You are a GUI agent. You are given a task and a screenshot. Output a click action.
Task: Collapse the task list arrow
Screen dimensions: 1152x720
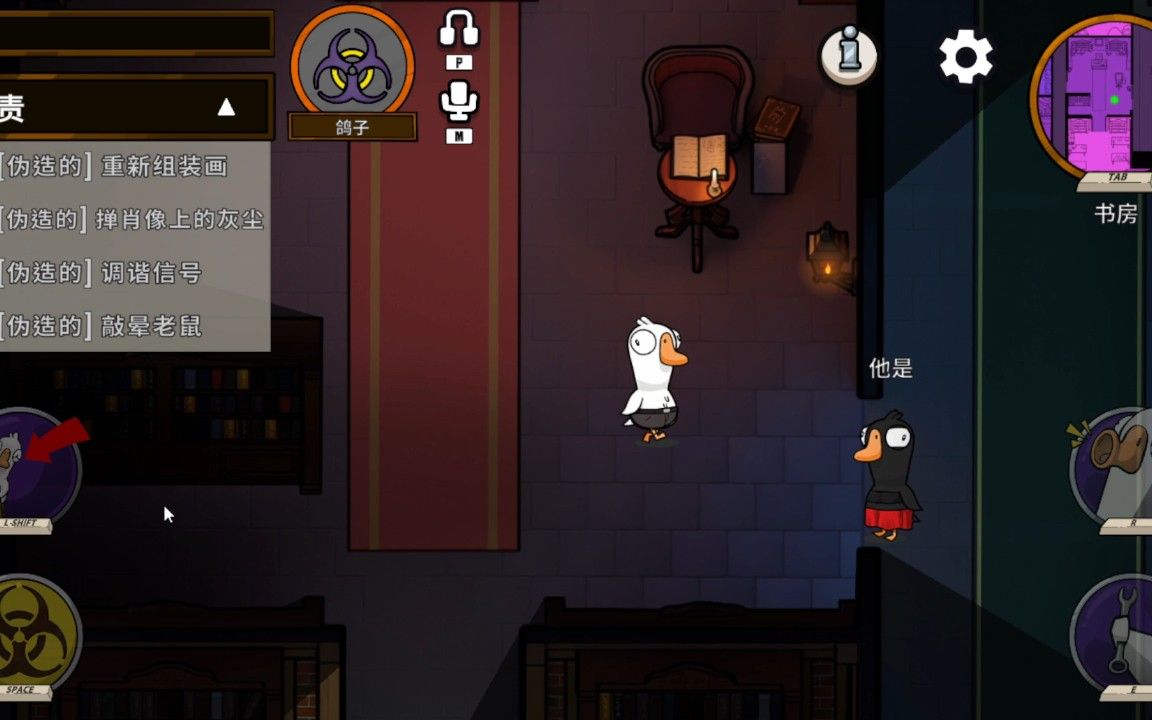227,107
